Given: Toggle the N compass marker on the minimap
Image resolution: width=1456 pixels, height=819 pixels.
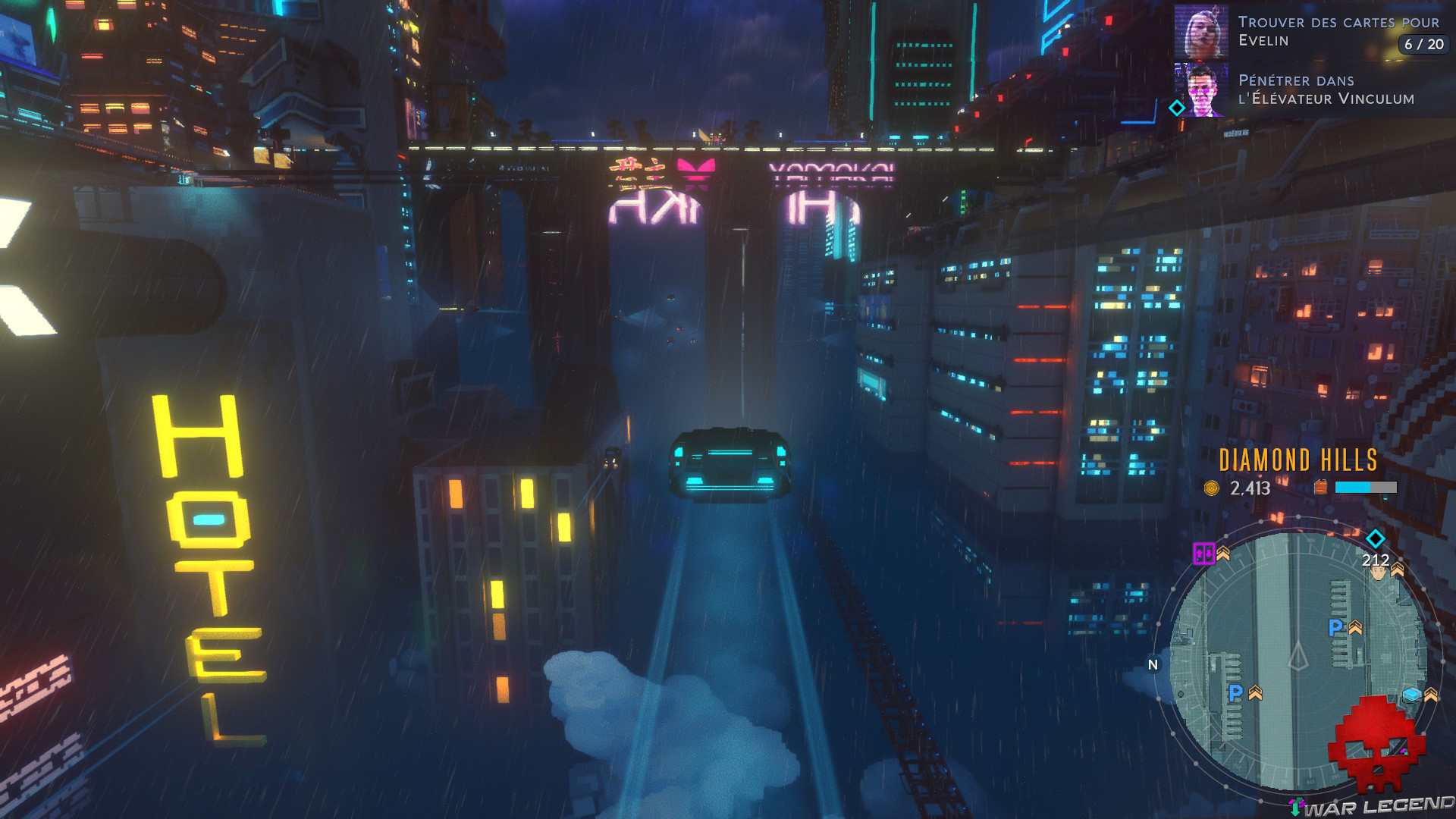Looking at the screenshot, I should tap(1152, 665).
